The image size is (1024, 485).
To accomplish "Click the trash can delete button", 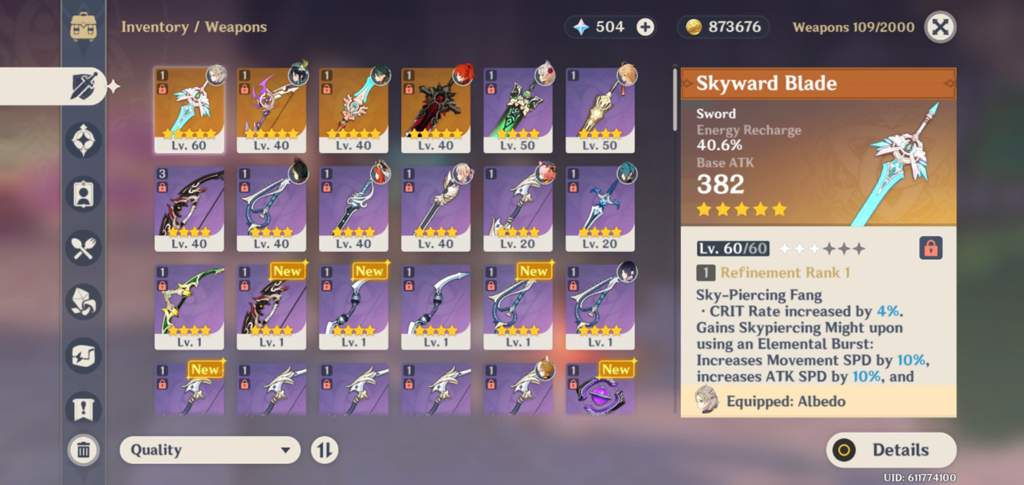I will coord(83,450).
